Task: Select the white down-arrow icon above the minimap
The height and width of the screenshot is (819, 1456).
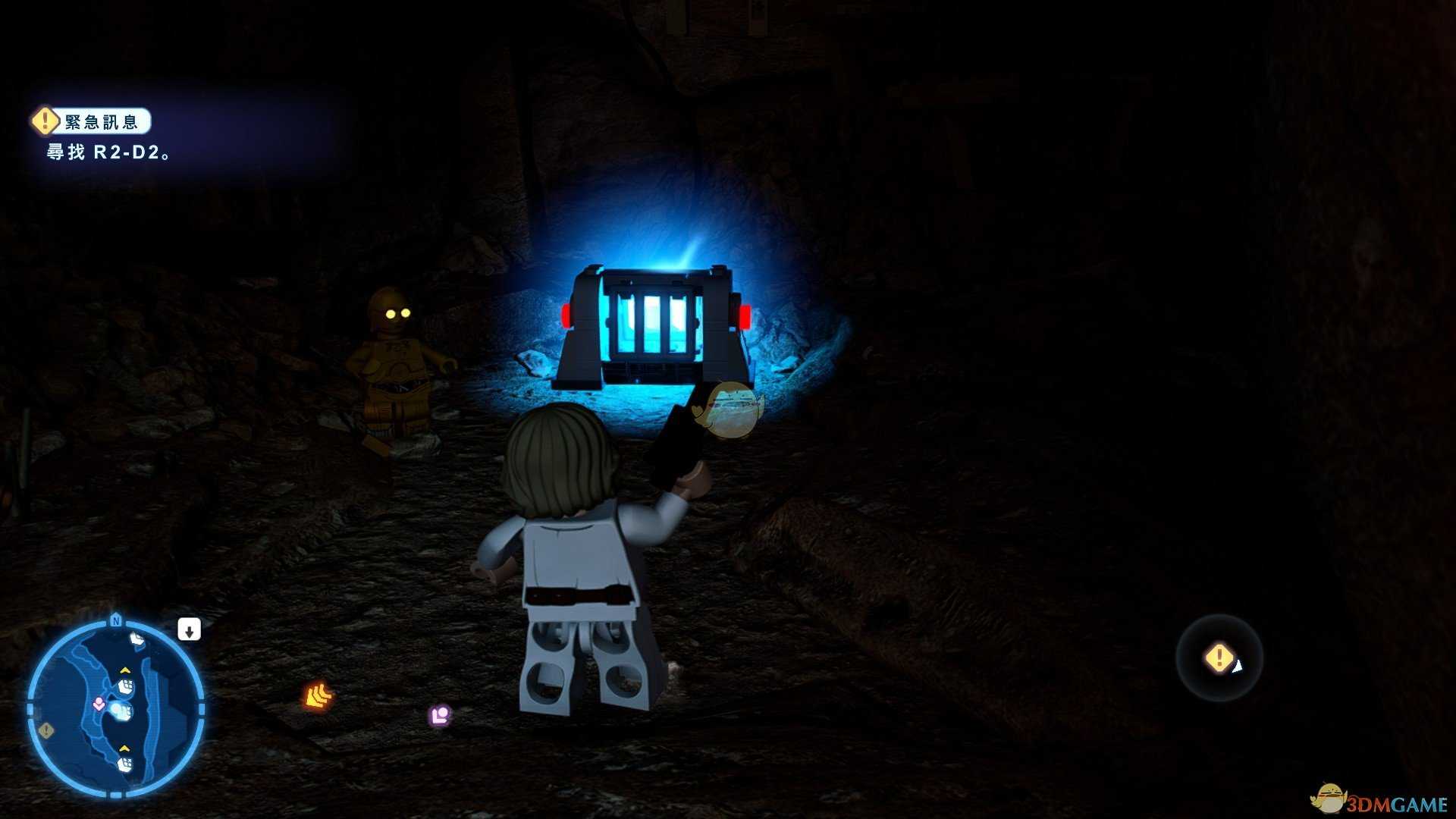Action: click(x=189, y=629)
